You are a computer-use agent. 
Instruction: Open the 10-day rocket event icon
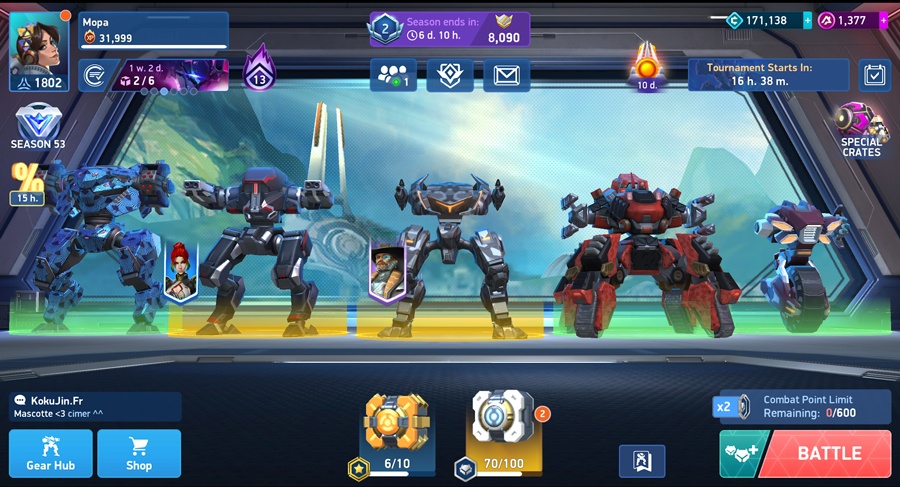coord(646,65)
